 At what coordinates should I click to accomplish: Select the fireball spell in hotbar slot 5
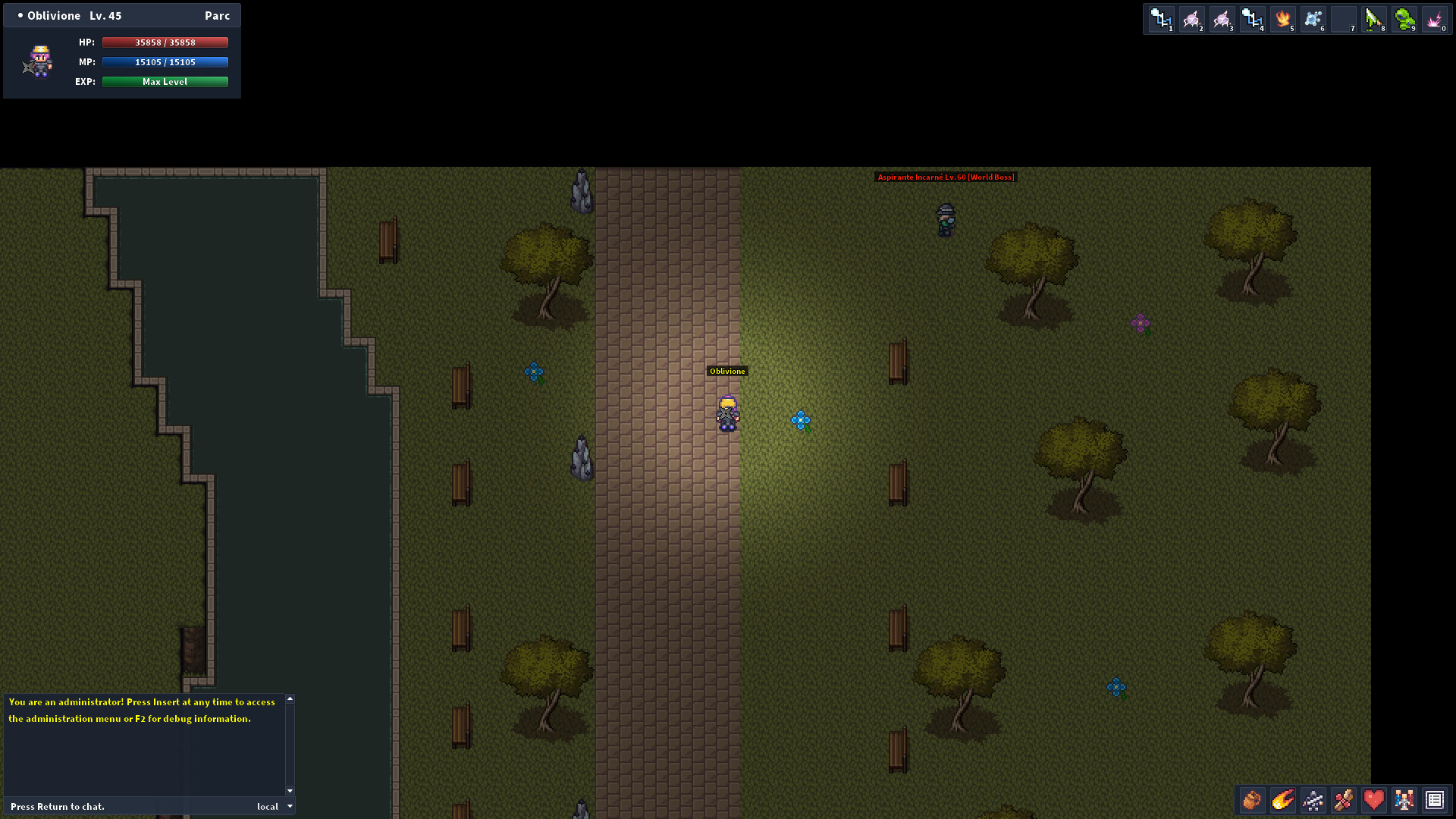point(1282,19)
